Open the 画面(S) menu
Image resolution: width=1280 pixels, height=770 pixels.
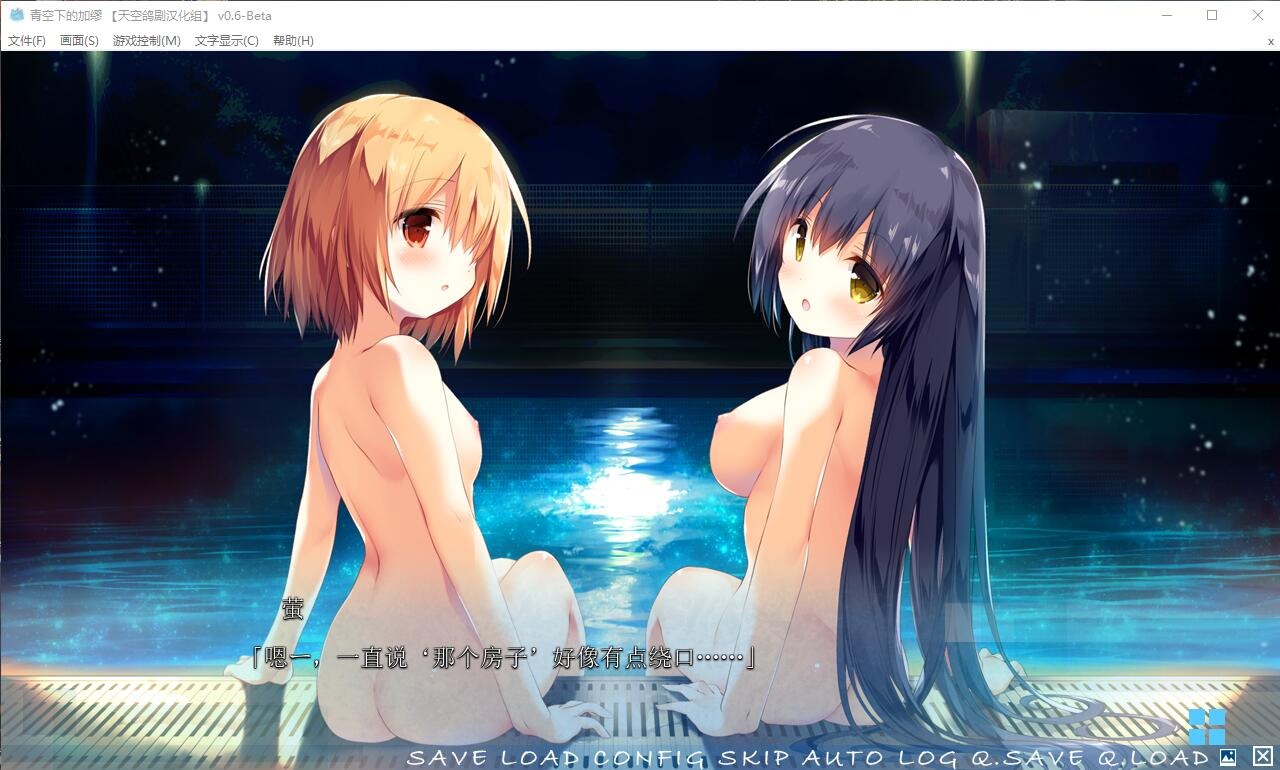coord(79,41)
